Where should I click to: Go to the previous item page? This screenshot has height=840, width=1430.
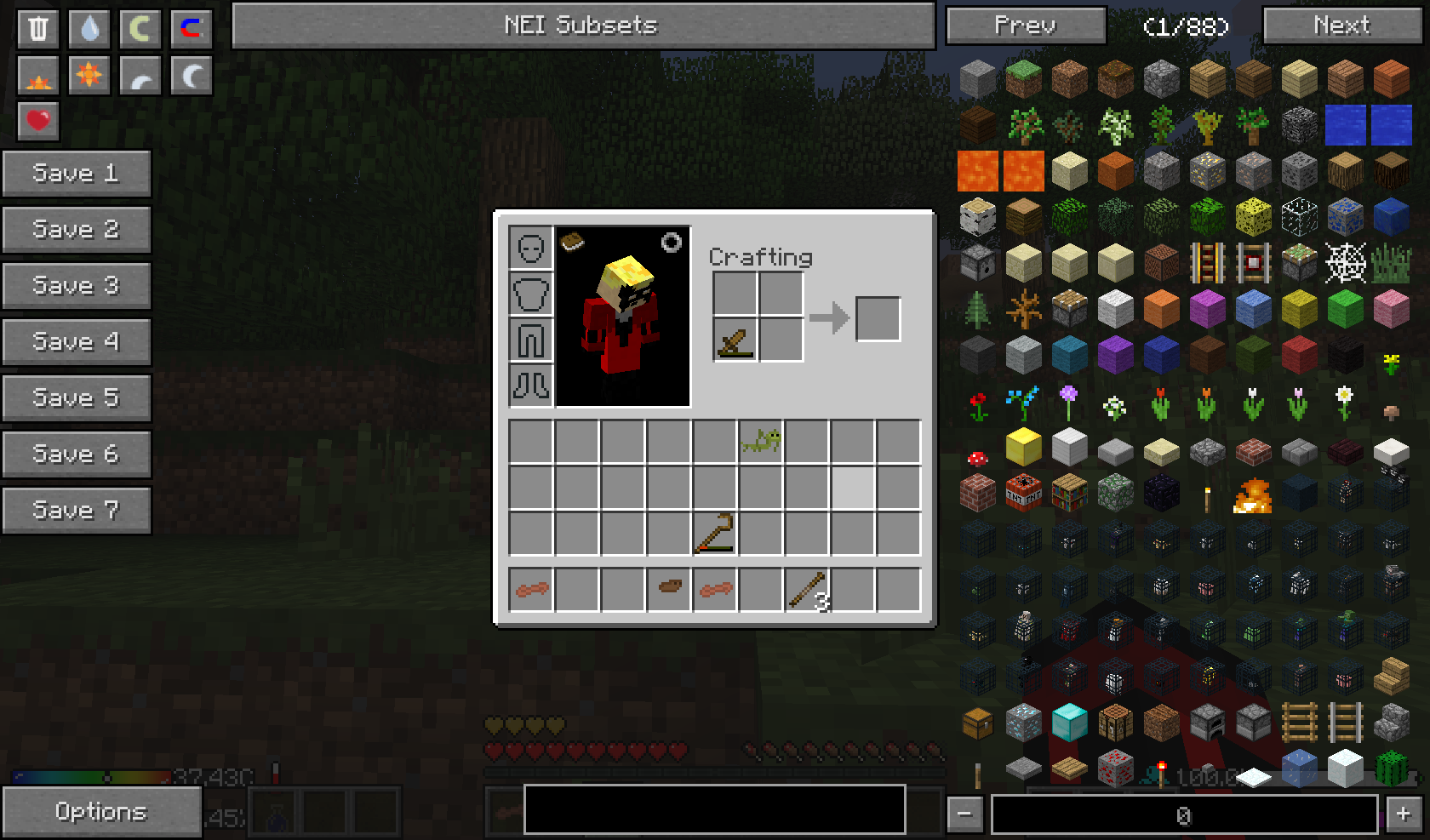(1026, 26)
